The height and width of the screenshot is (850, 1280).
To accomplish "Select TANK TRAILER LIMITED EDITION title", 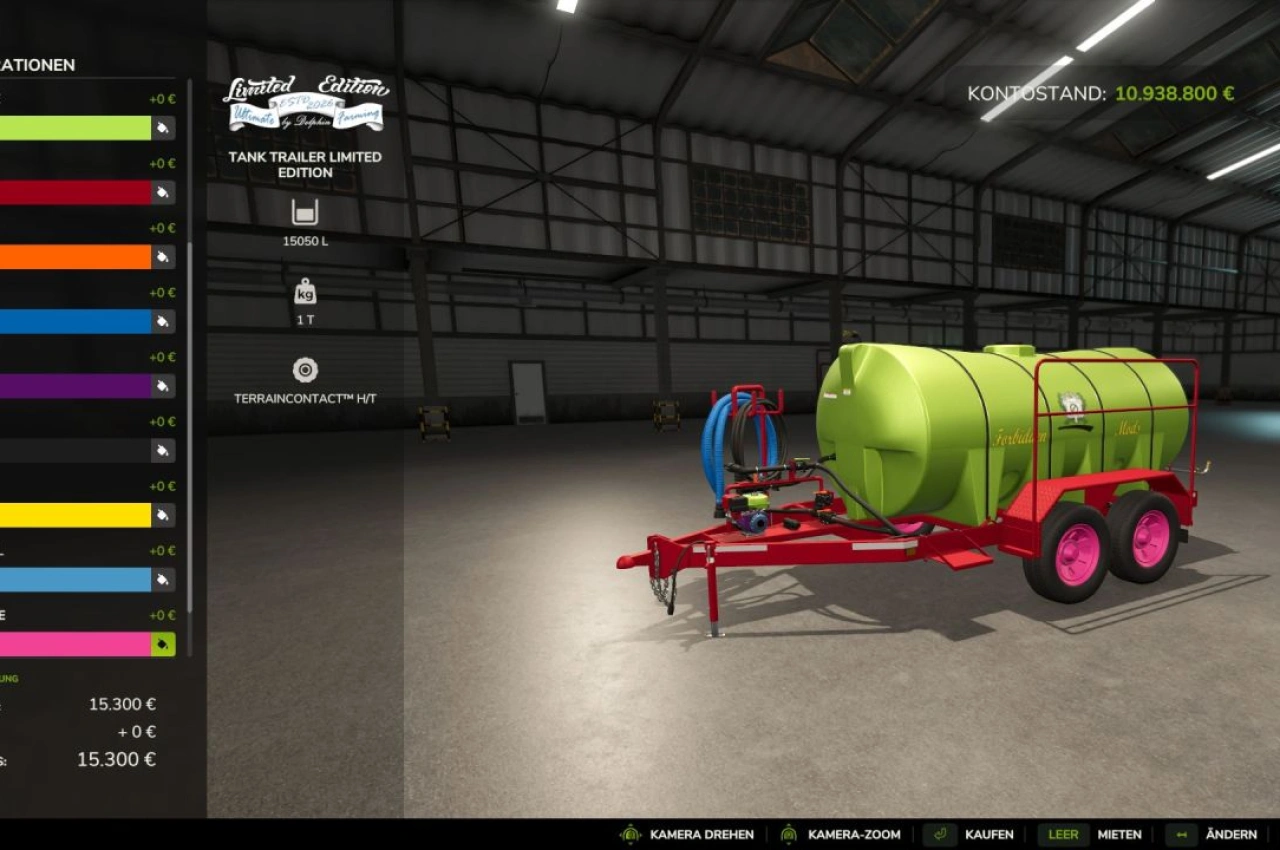I will 303,165.
